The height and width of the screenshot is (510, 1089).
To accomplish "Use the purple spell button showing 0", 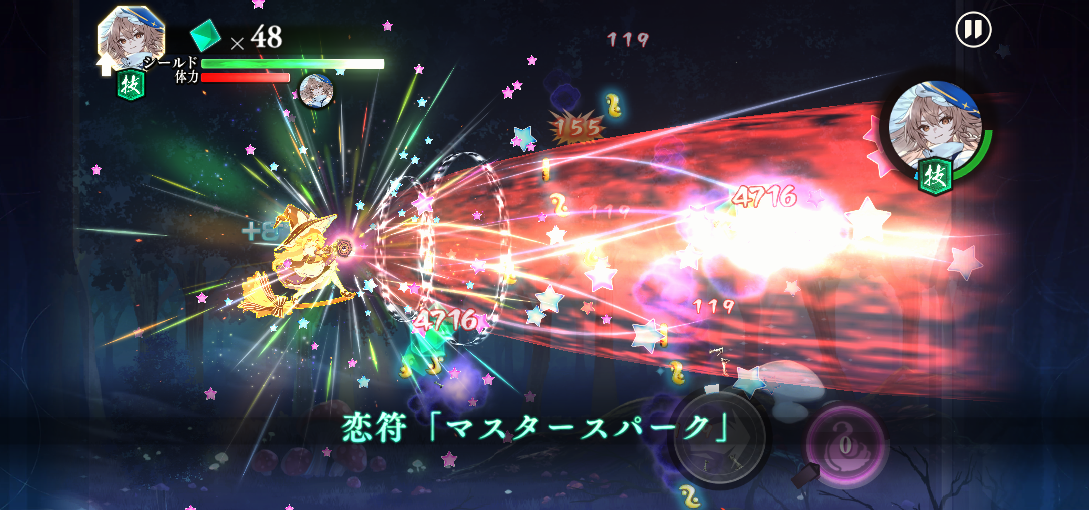I will [846, 443].
